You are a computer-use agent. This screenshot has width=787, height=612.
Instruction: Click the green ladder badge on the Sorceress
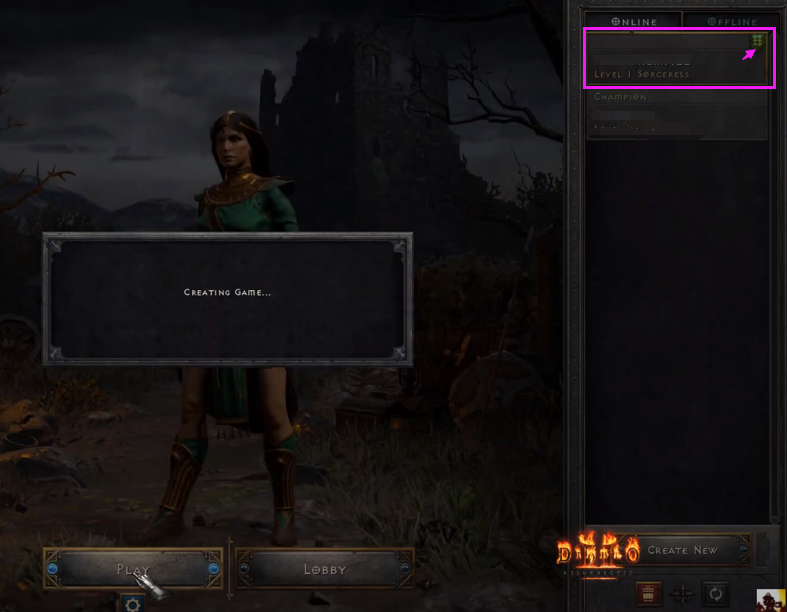tap(758, 41)
